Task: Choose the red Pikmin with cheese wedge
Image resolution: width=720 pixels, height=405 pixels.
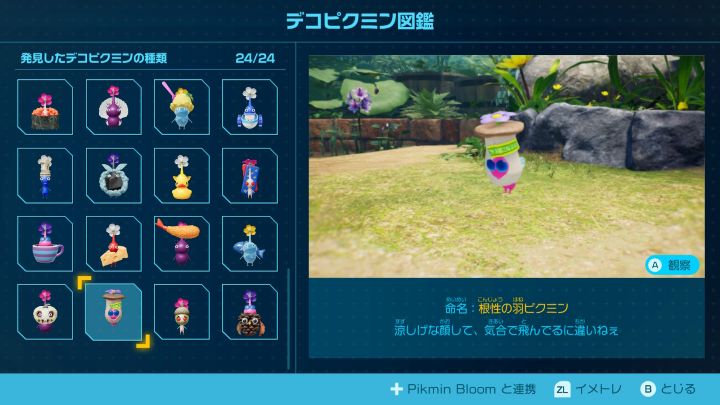Action: coord(113,244)
